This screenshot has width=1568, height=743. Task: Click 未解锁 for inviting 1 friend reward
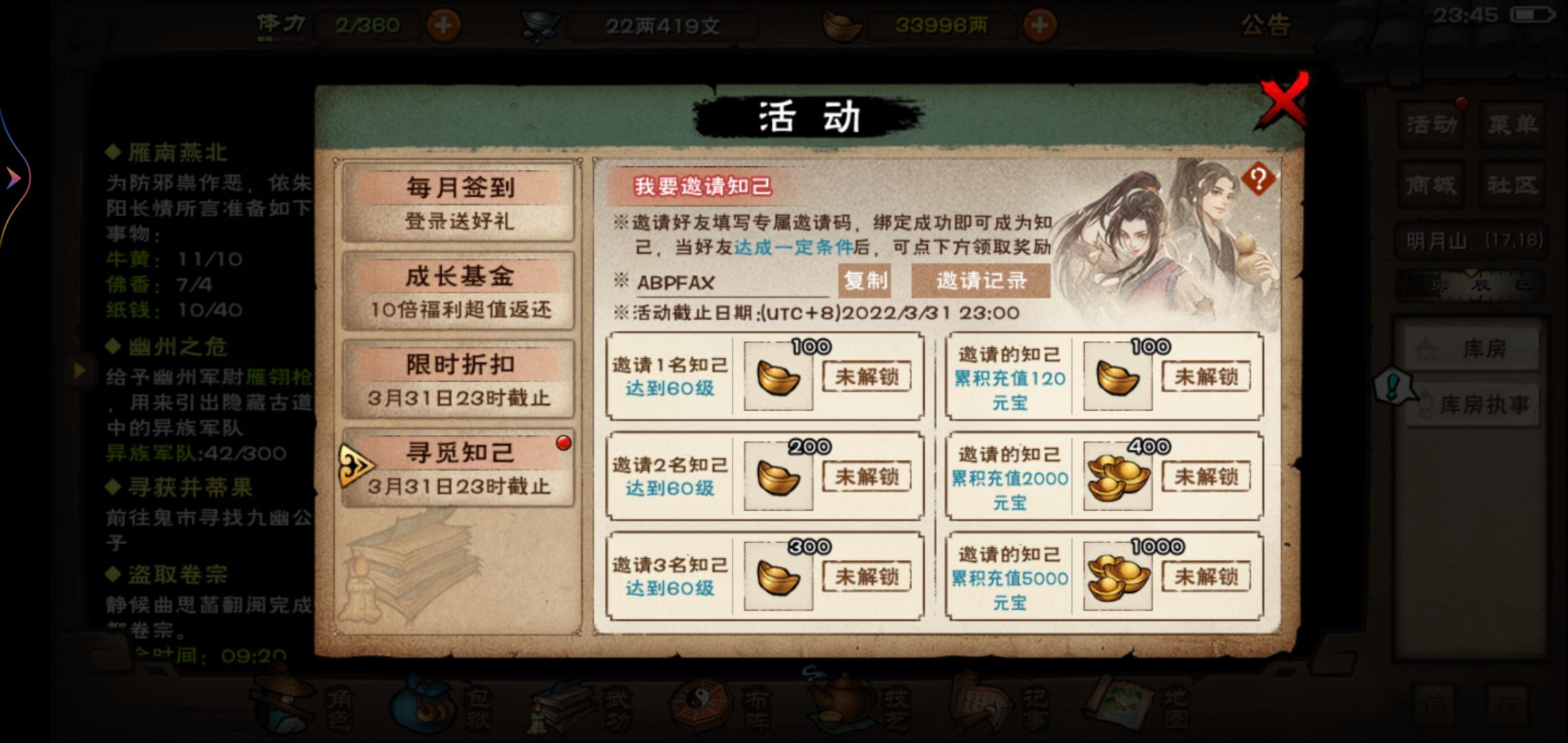pyautogui.click(x=867, y=375)
